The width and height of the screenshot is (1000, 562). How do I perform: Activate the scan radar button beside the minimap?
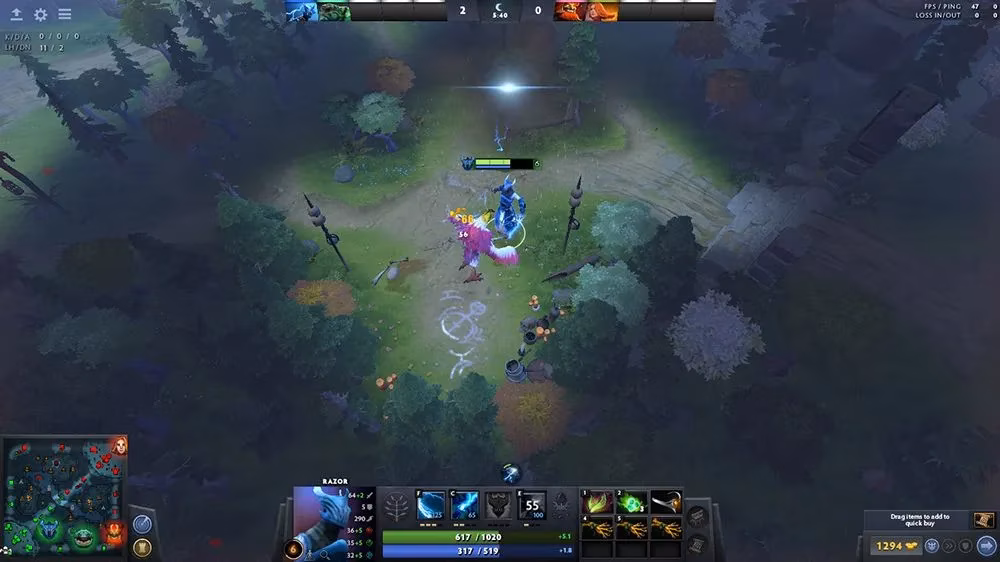click(142, 523)
